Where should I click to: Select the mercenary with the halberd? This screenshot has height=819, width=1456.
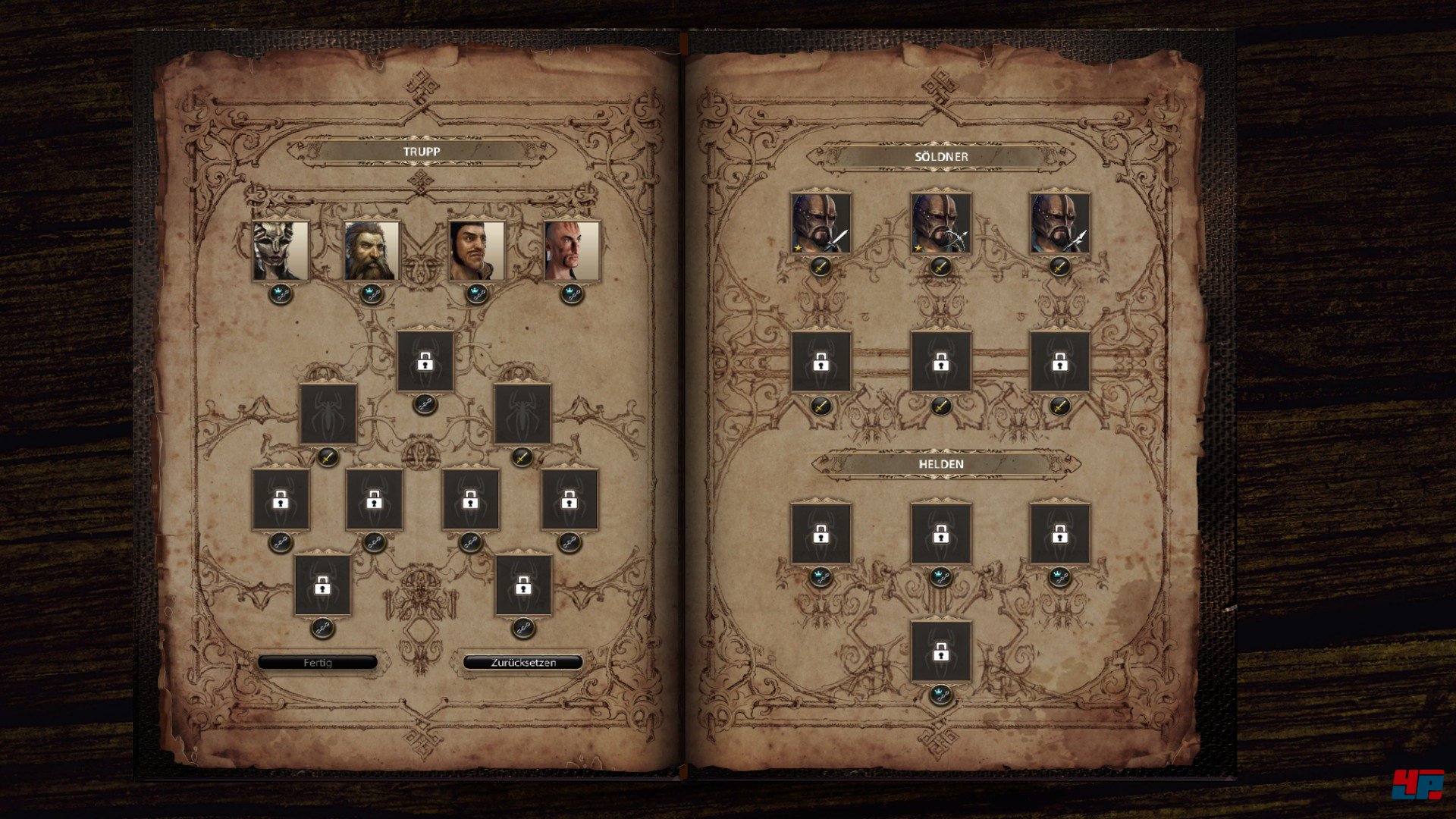[x=1059, y=223]
